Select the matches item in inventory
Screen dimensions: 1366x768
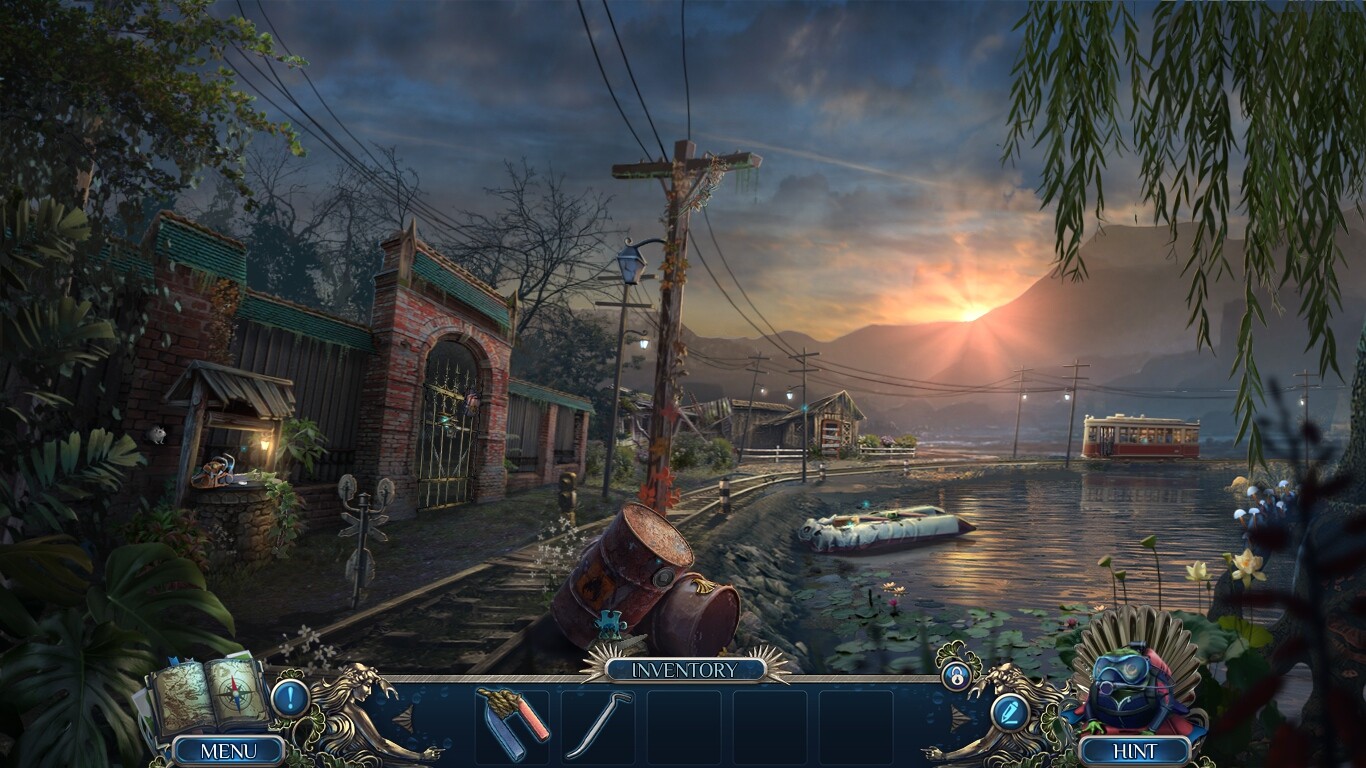click(x=513, y=722)
